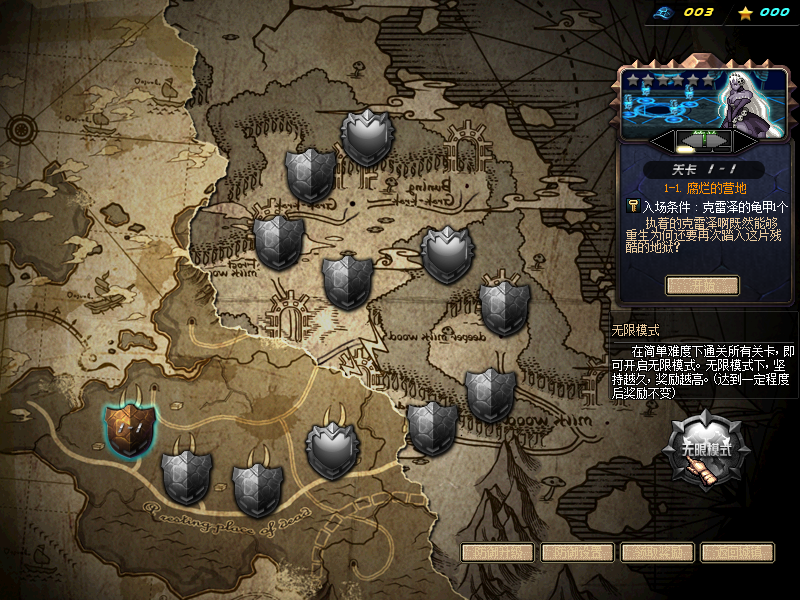Click the 开始 (Start) button
The height and width of the screenshot is (600, 800).
pos(702,286)
